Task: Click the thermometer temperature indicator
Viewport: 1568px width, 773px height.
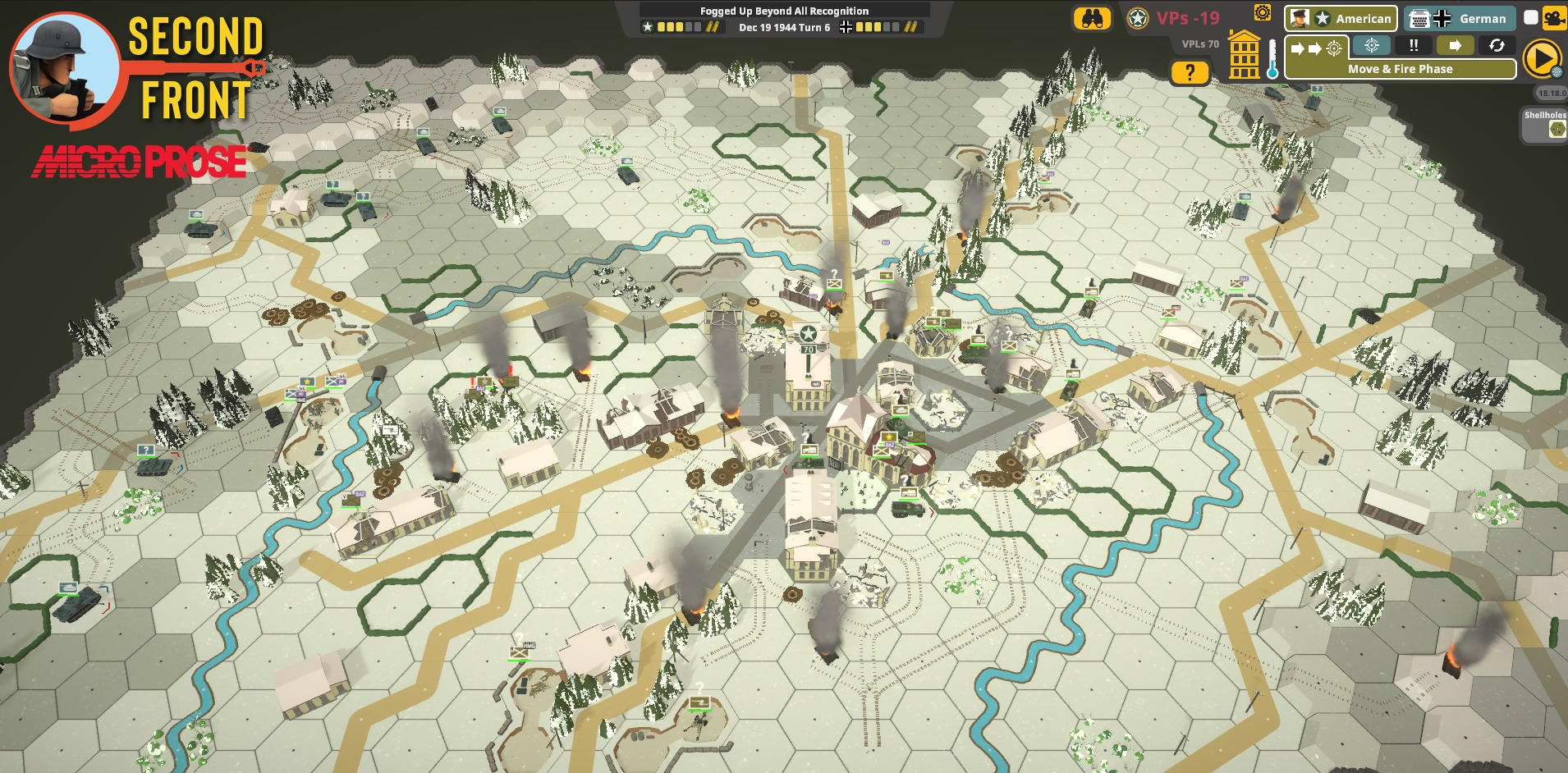Action: point(1272,58)
